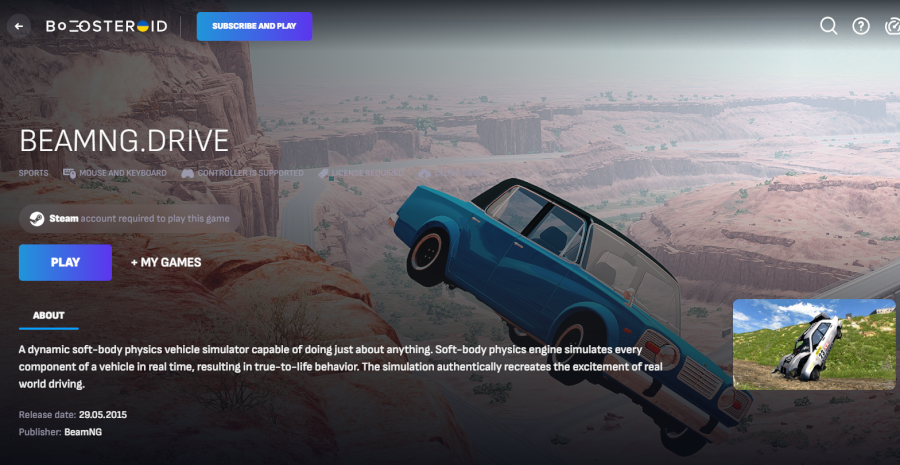
Task: Click the speedometer icon in top corner
Action: pos(893,26)
